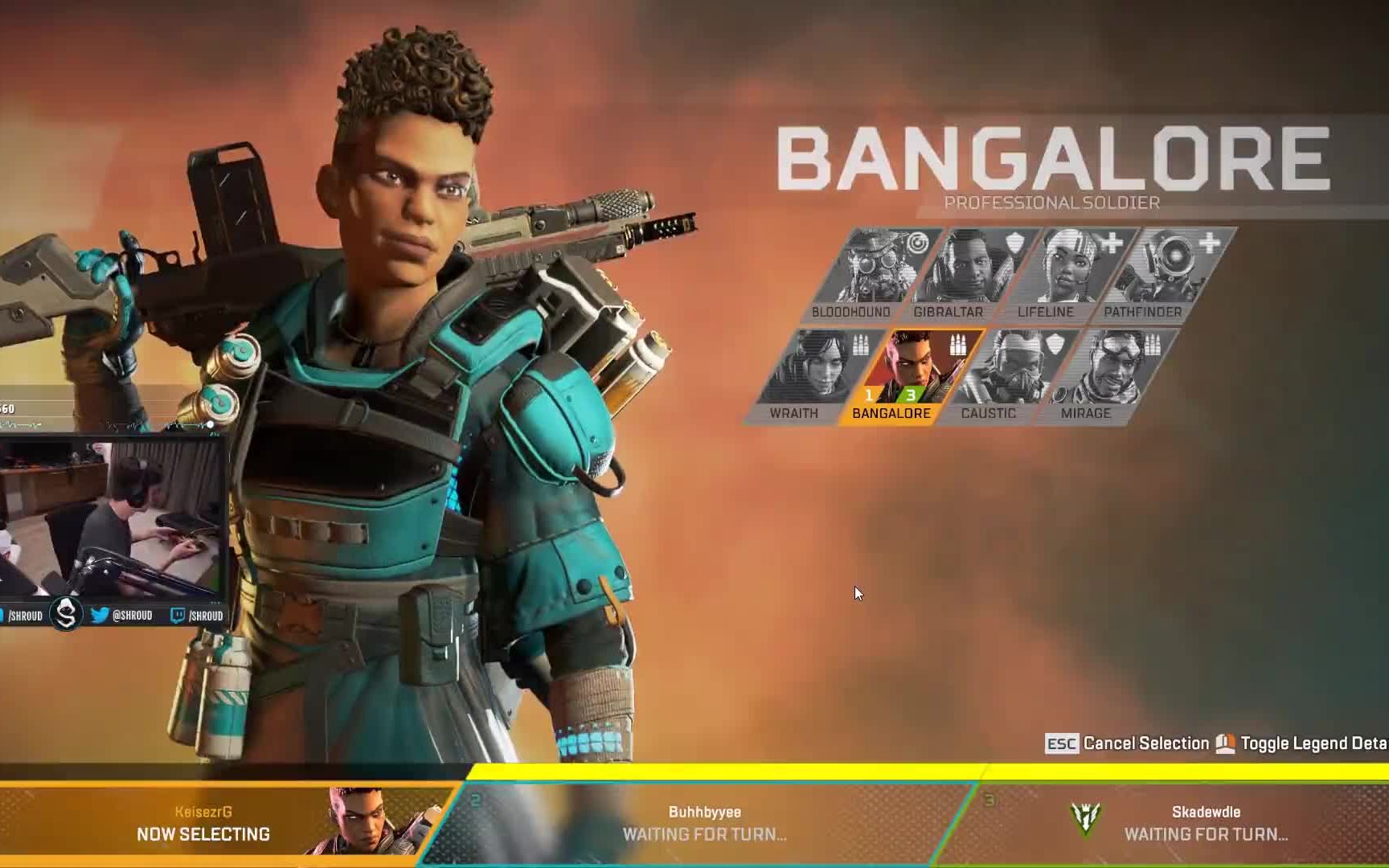Select Buhhbyyee's squad slot banner
1389x868 pixels.
704,824
